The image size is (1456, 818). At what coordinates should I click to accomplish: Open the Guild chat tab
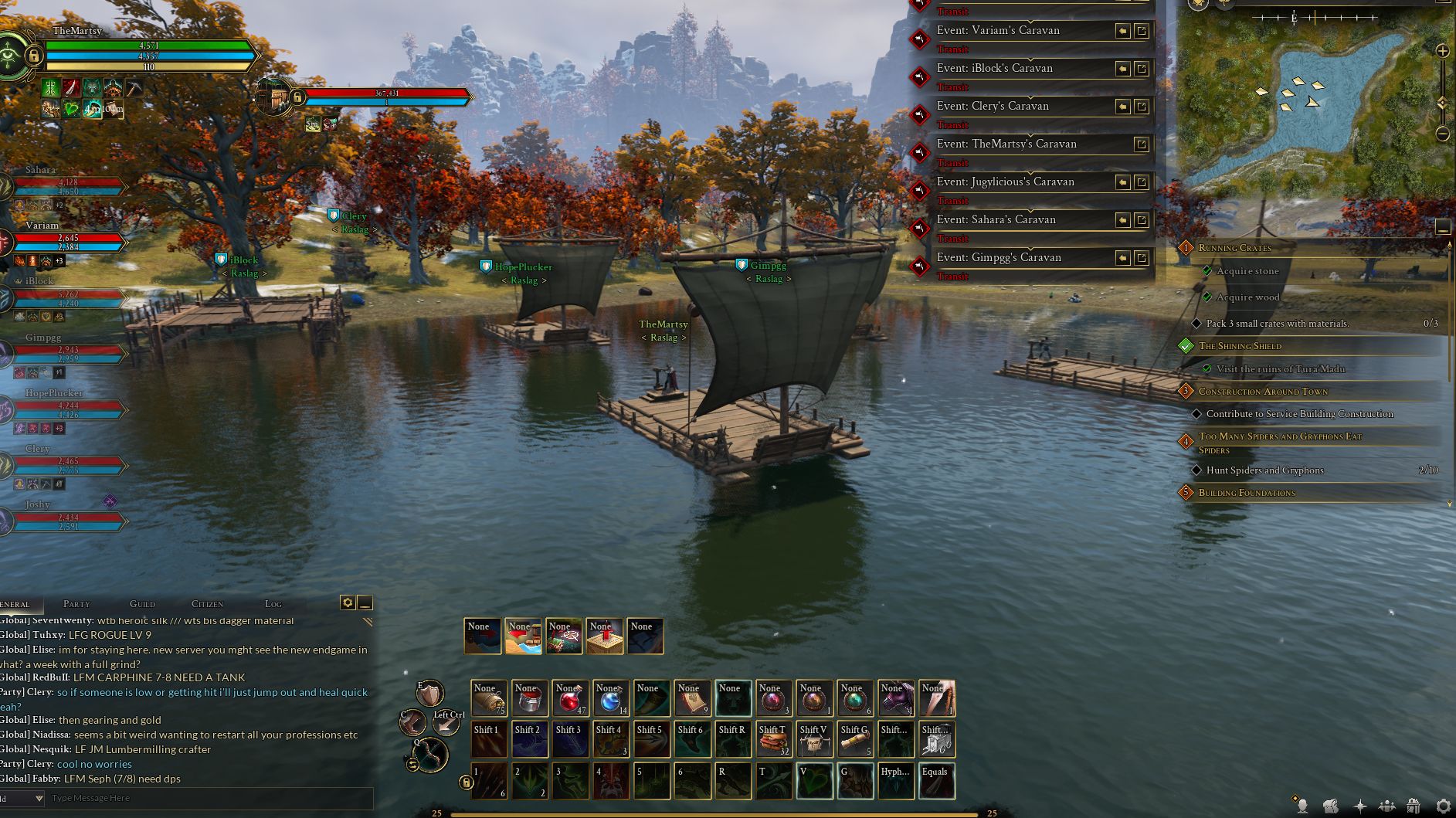[142, 604]
